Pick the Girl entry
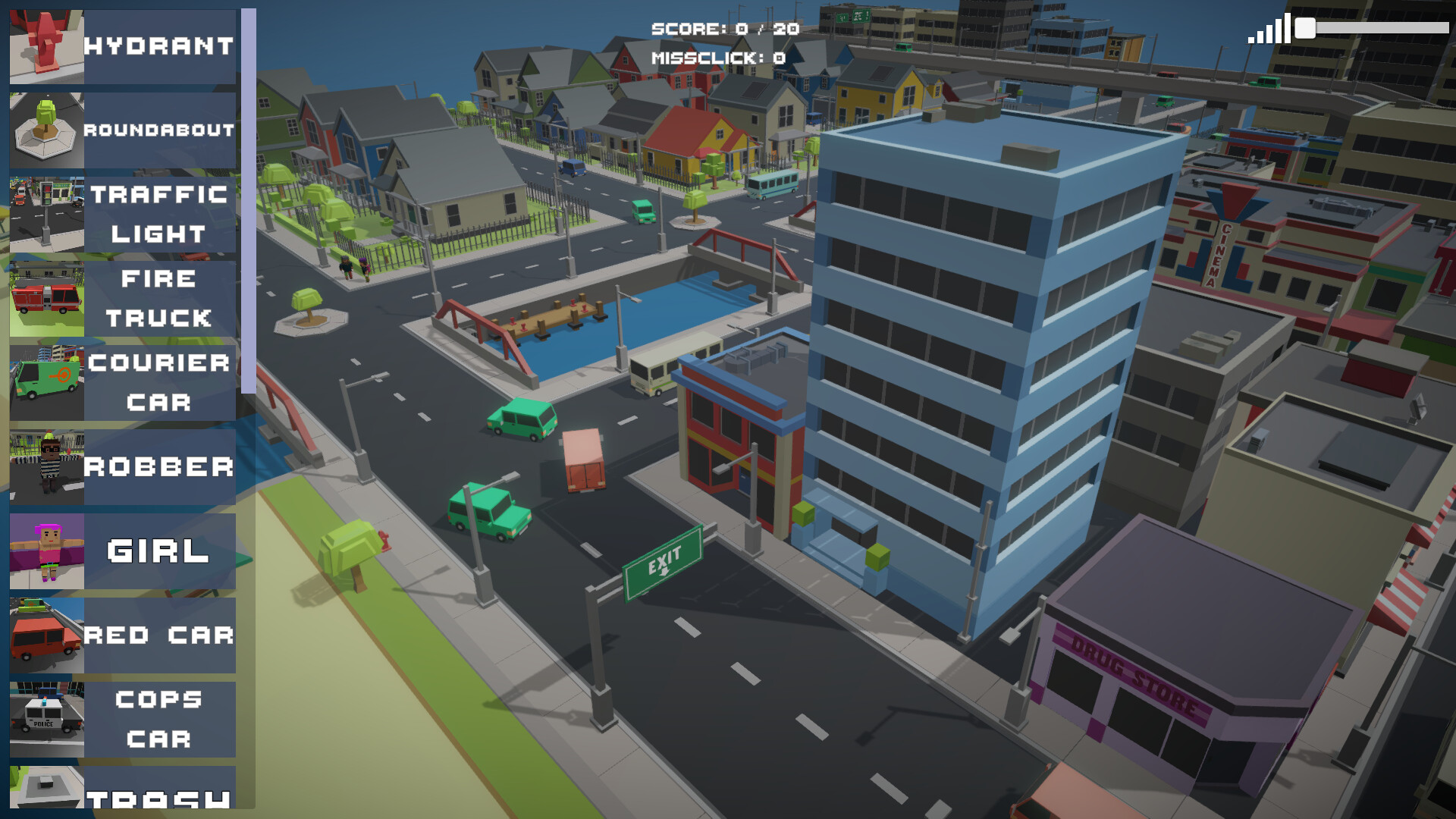This screenshot has height=819, width=1456. (123, 551)
